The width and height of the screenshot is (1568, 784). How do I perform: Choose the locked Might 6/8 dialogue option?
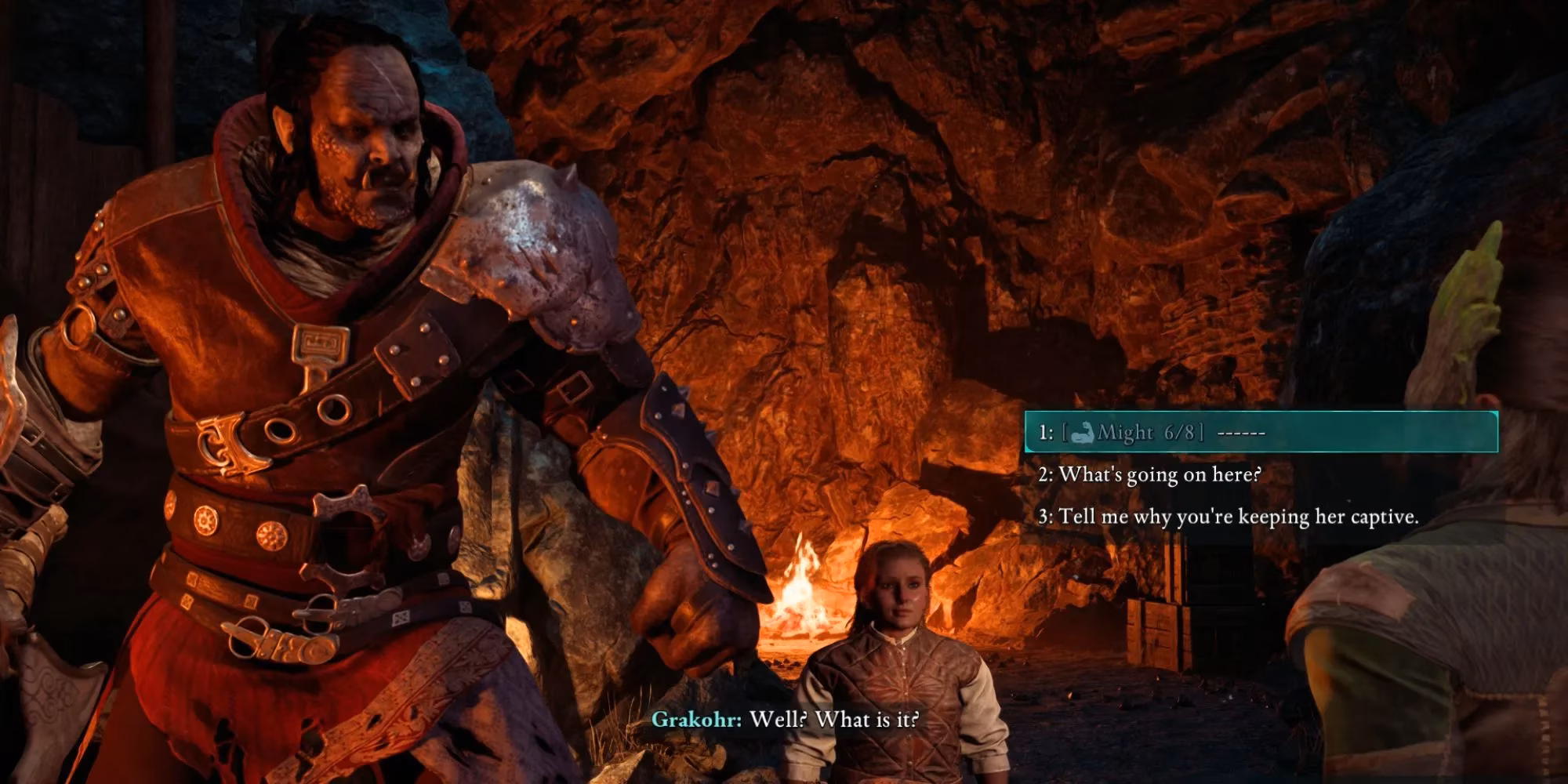pyautogui.click(x=1152, y=432)
